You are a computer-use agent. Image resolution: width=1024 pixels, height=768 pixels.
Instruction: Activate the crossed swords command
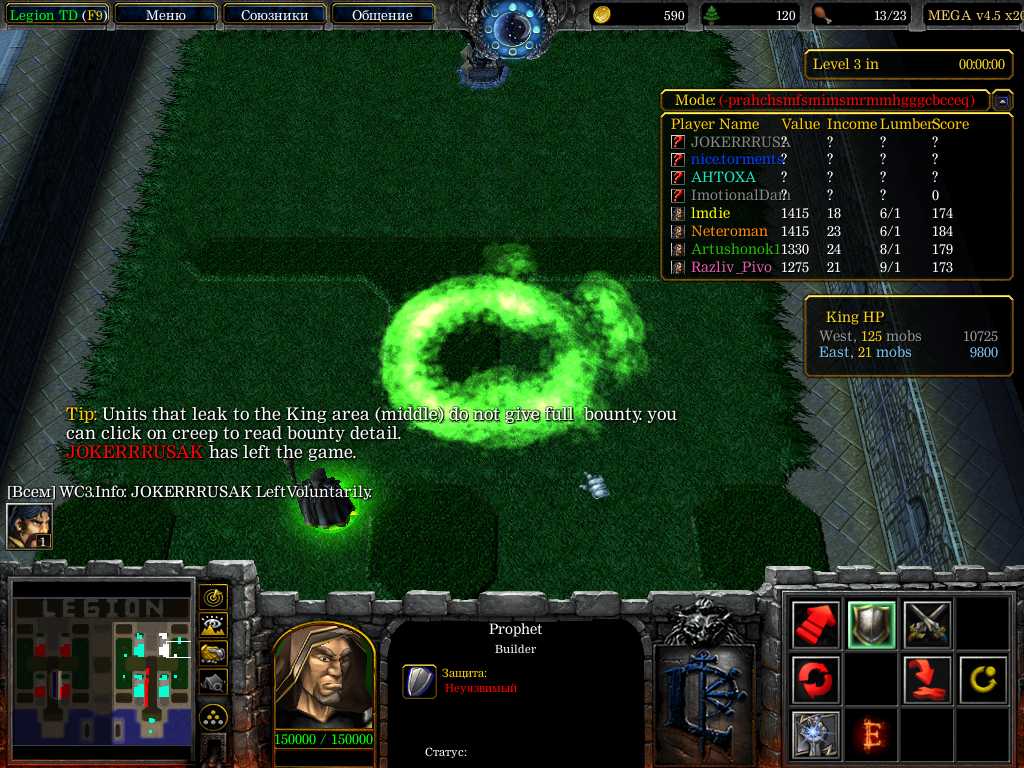click(926, 625)
